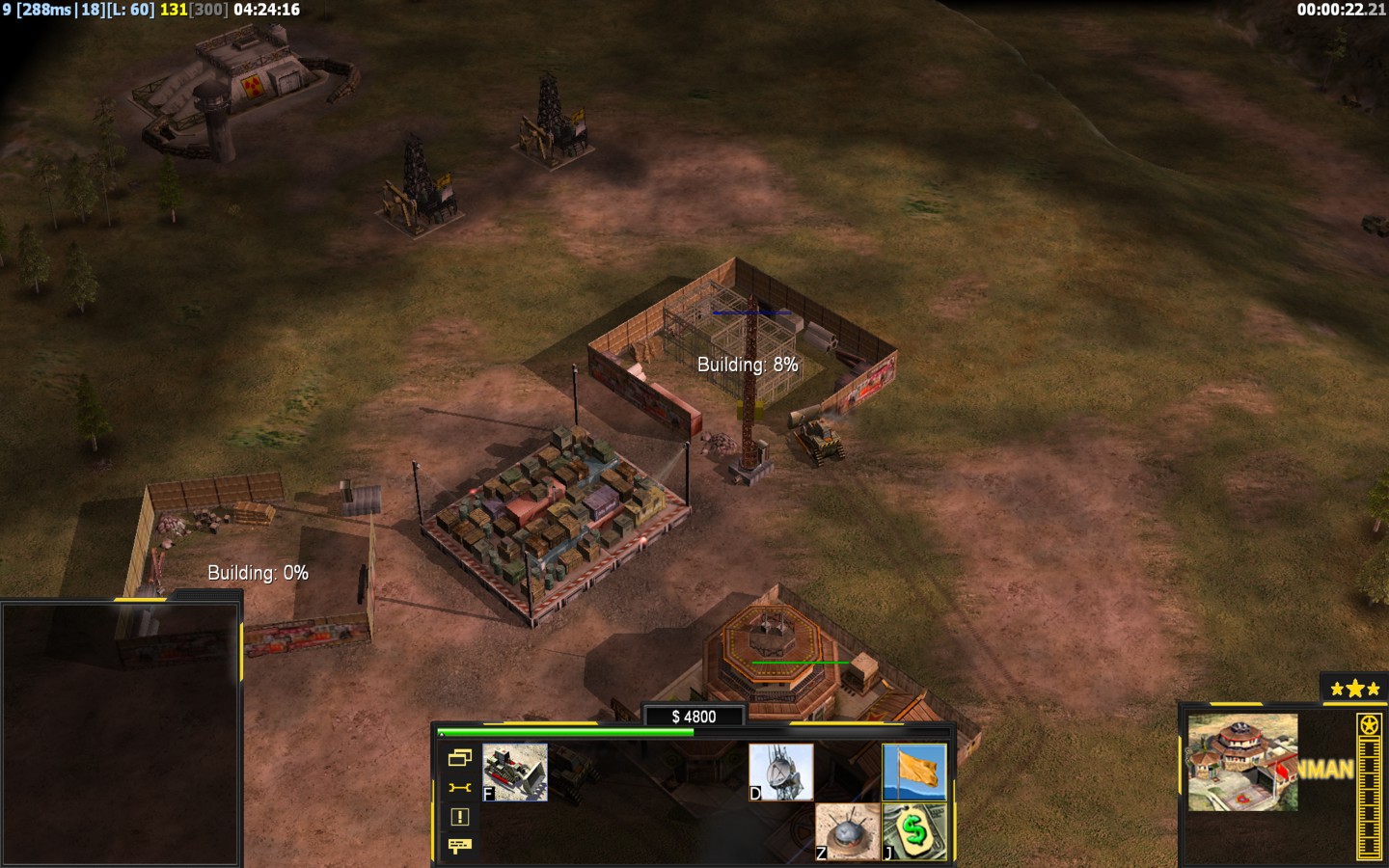Open the chat message button

(x=459, y=846)
